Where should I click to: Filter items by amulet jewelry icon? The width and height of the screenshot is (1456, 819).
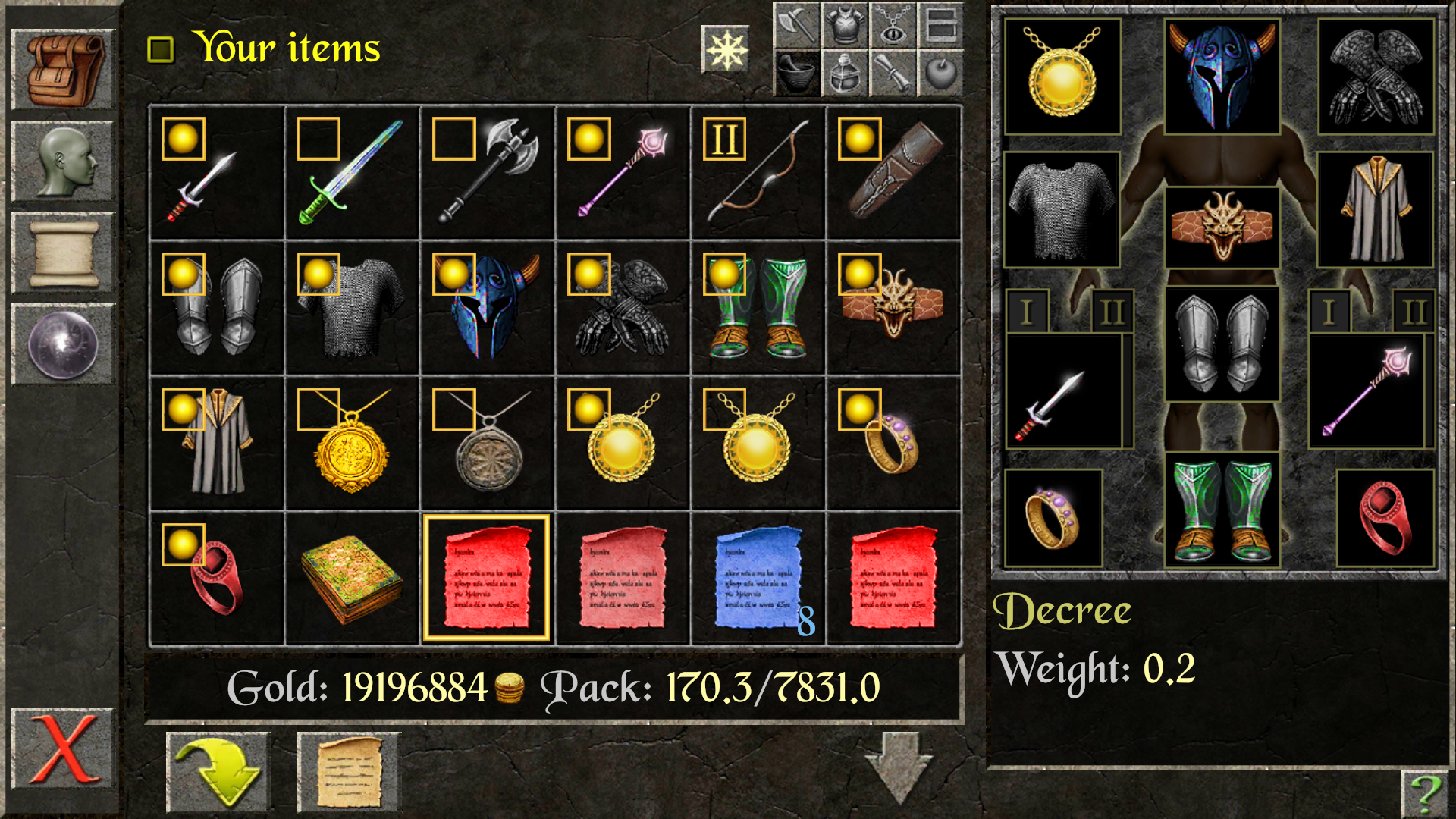(893, 25)
